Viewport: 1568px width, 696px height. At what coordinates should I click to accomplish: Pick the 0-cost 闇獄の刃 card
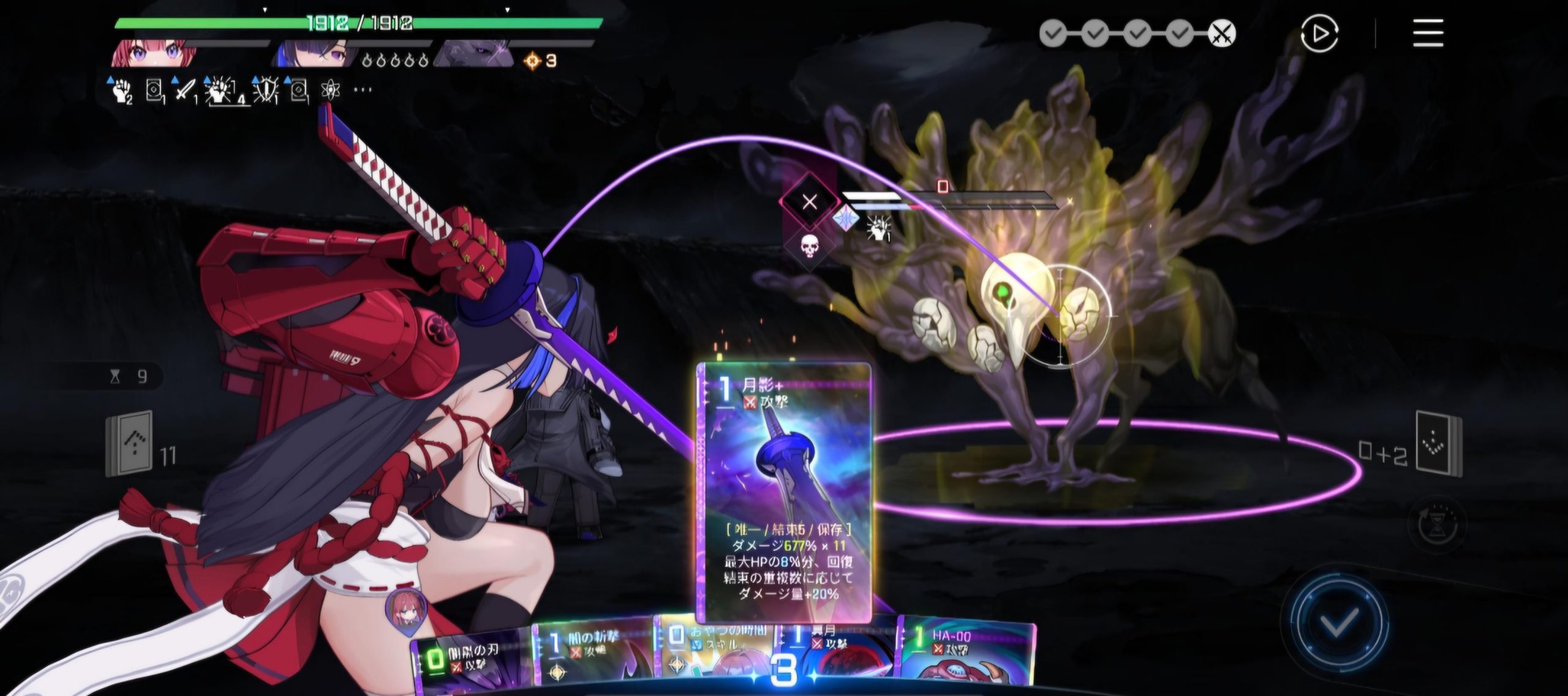(470, 661)
